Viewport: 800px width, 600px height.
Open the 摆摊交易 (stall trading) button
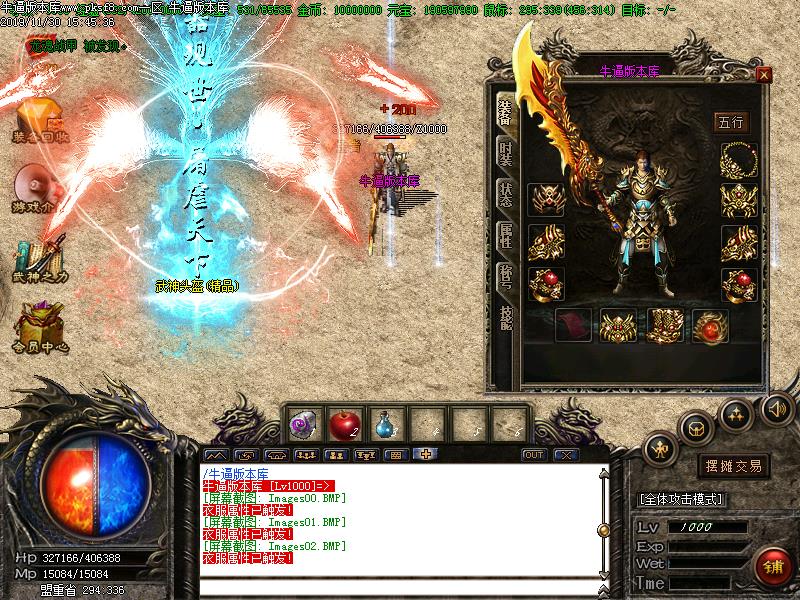point(733,466)
